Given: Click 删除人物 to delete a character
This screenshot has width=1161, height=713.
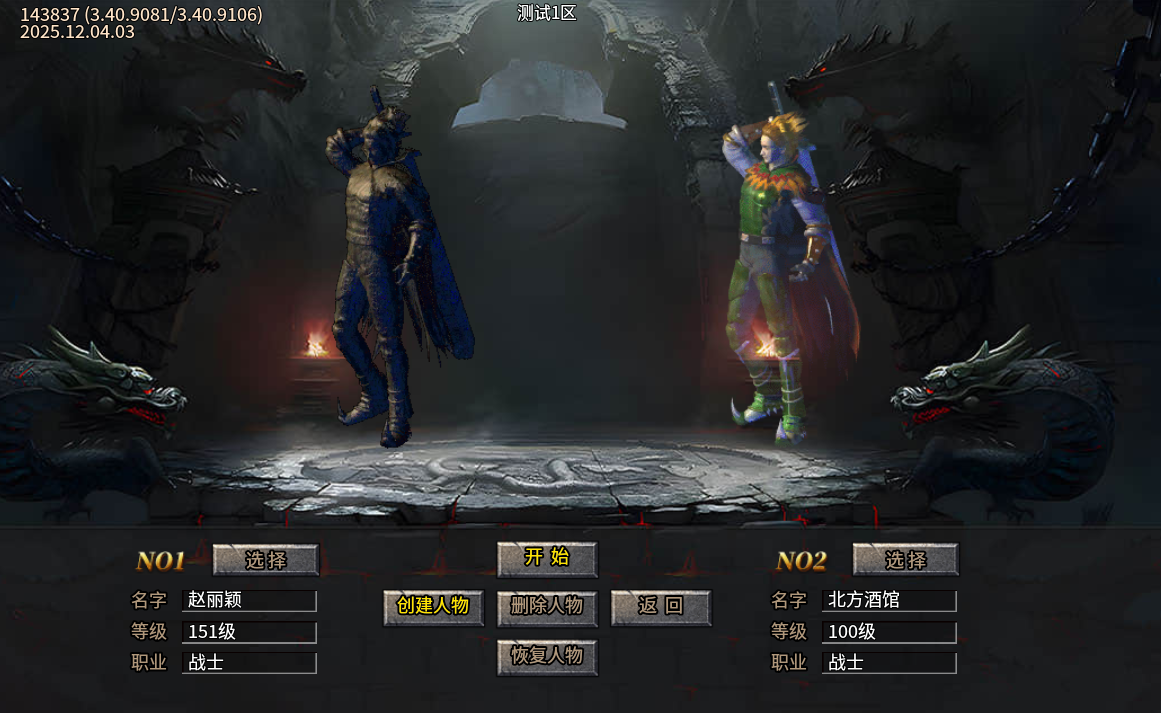Looking at the screenshot, I should pos(547,607).
